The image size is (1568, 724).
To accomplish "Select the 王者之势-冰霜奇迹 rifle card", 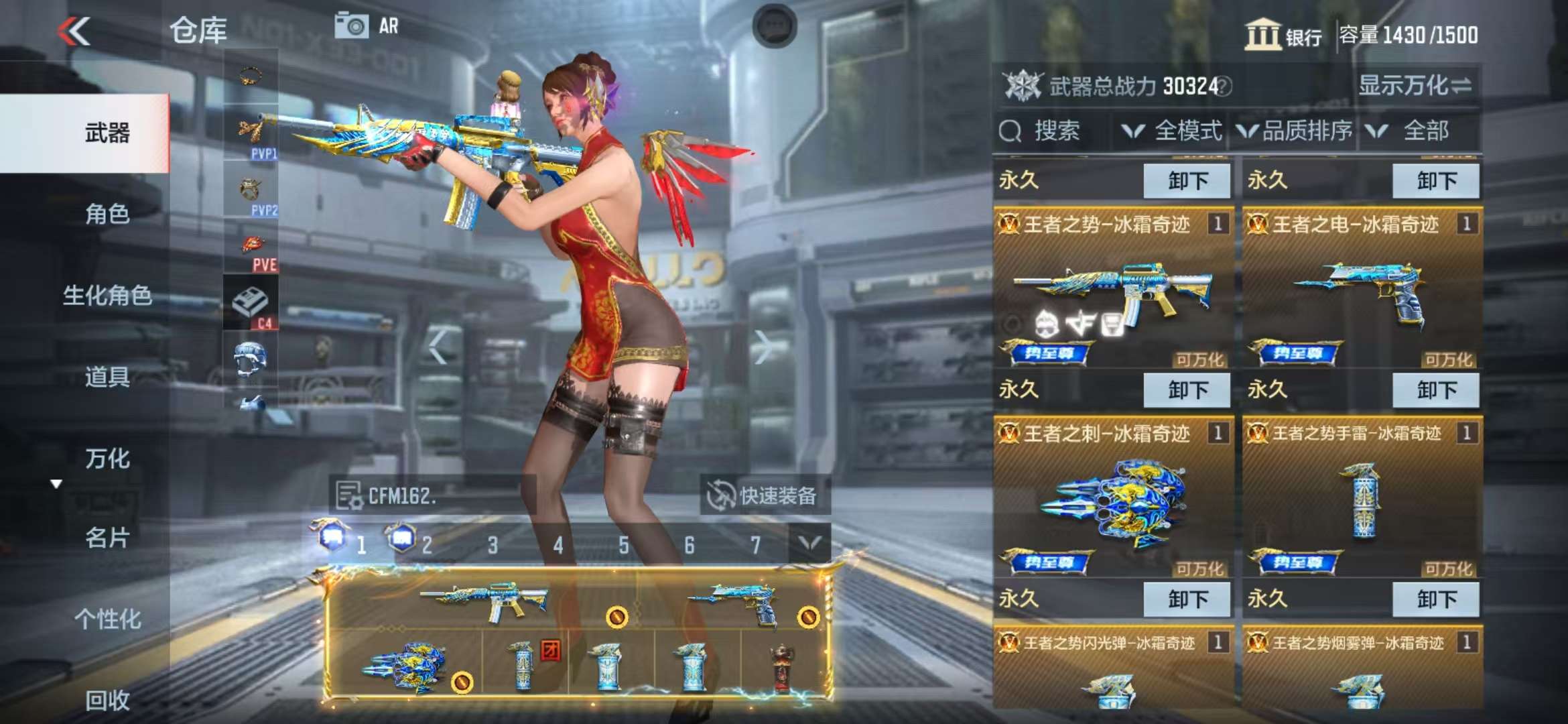I will (x=1112, y=288).
